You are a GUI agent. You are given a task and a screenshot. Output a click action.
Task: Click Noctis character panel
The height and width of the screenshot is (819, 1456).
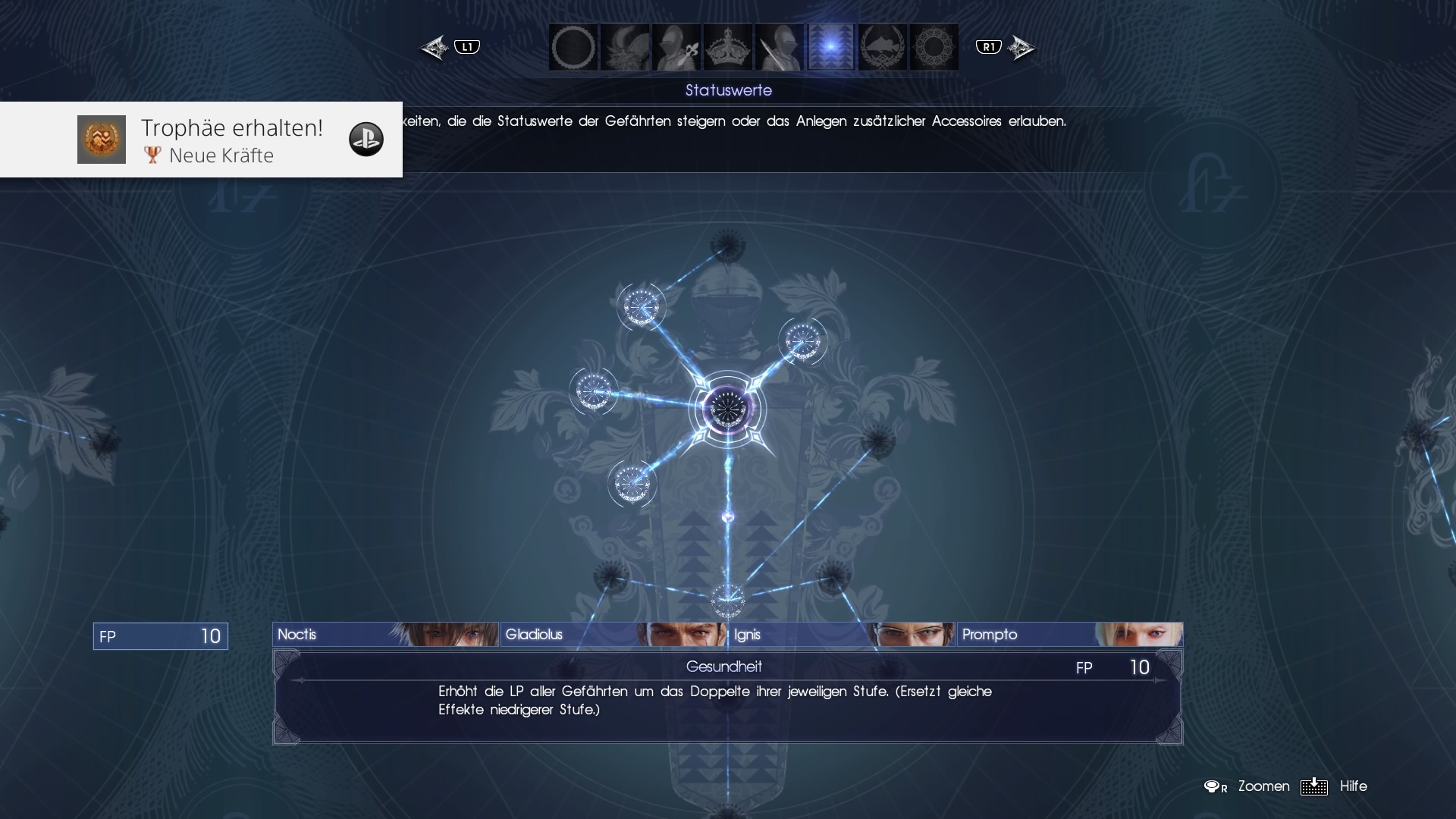[385, 635]
